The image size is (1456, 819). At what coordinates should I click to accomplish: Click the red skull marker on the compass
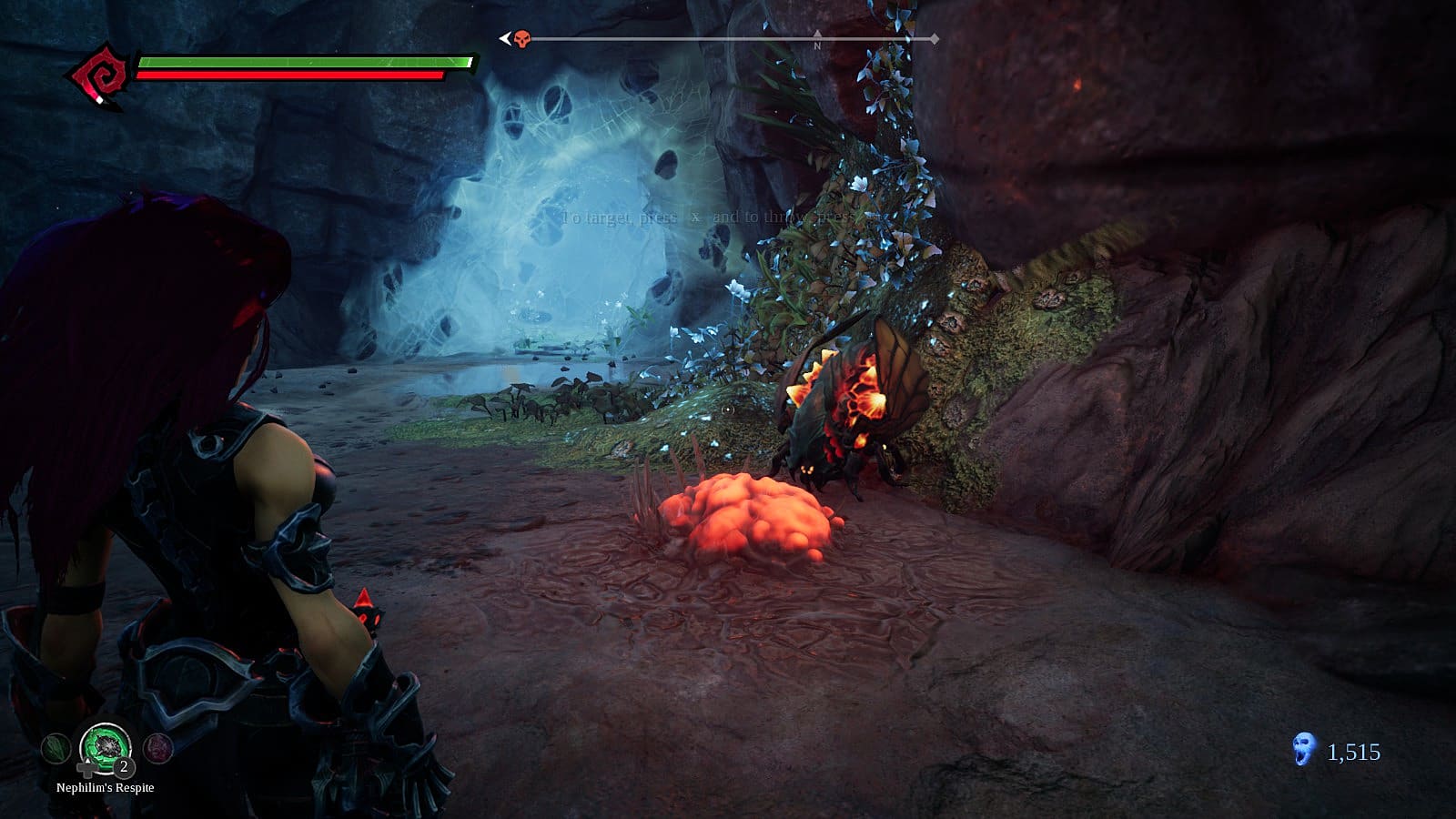521,39
